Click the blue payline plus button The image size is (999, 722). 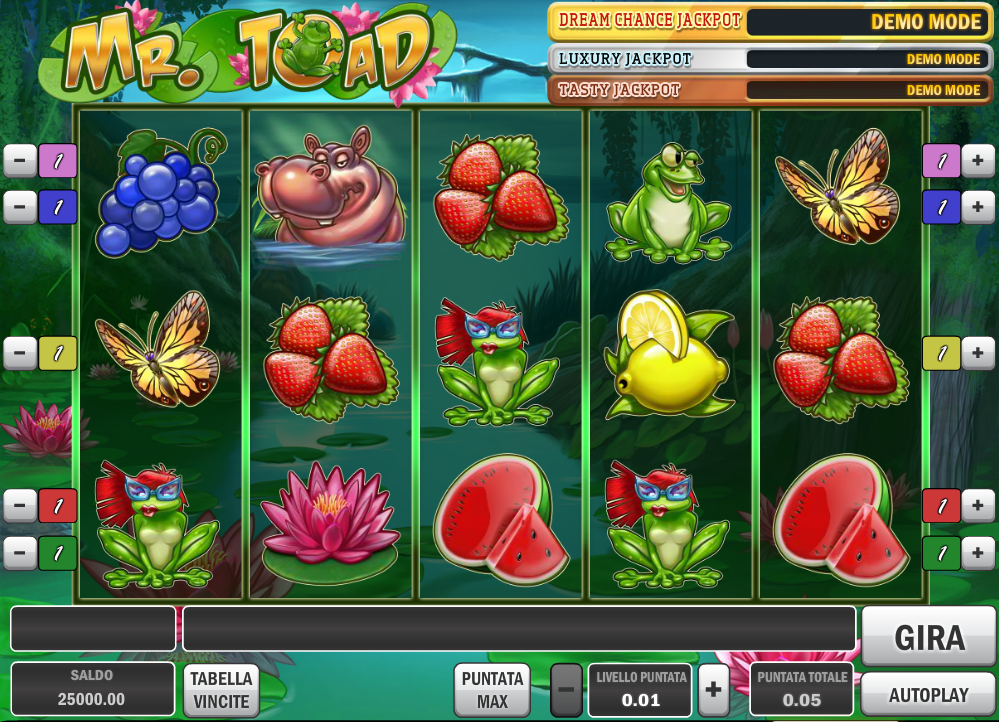tap(977, 207)
